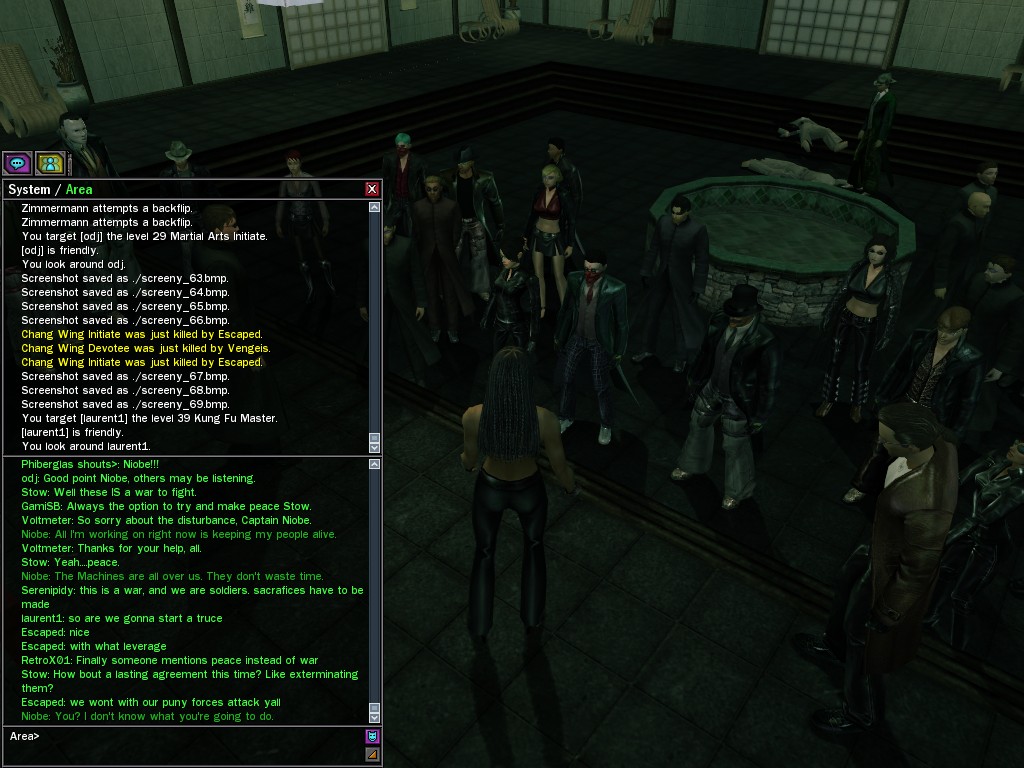Open the emote mask icon beside chat input
The height and width of the screenshot is (768, 1024).
(372, 737)
